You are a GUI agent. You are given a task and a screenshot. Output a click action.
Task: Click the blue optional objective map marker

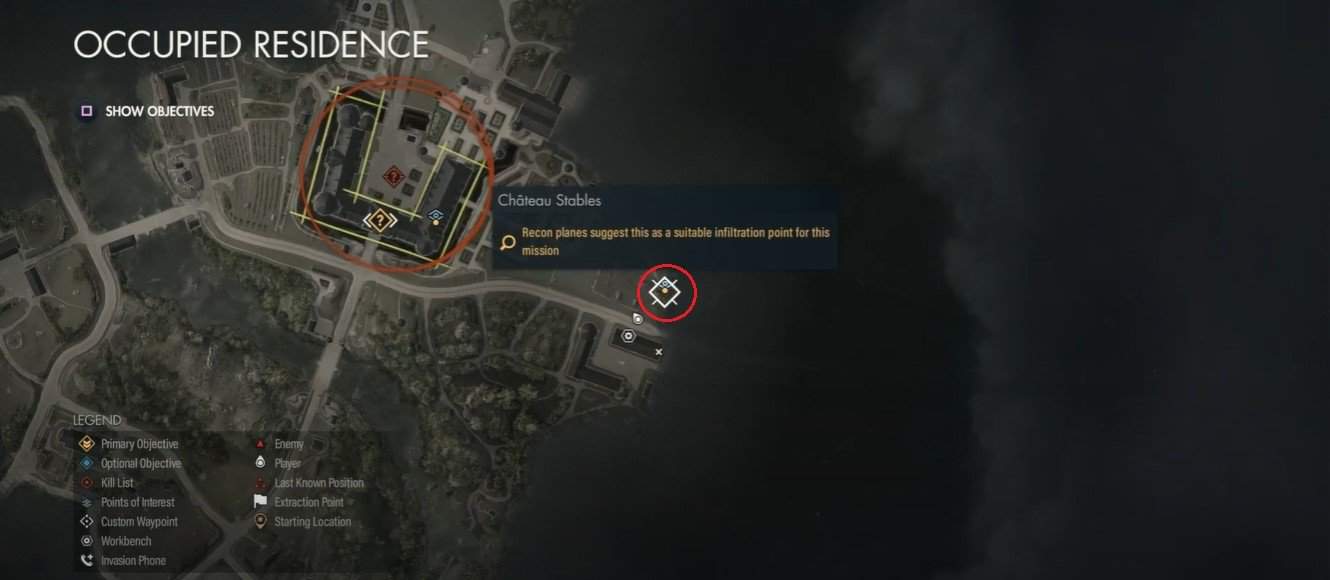pyautogui.click(x=435, y=215)
